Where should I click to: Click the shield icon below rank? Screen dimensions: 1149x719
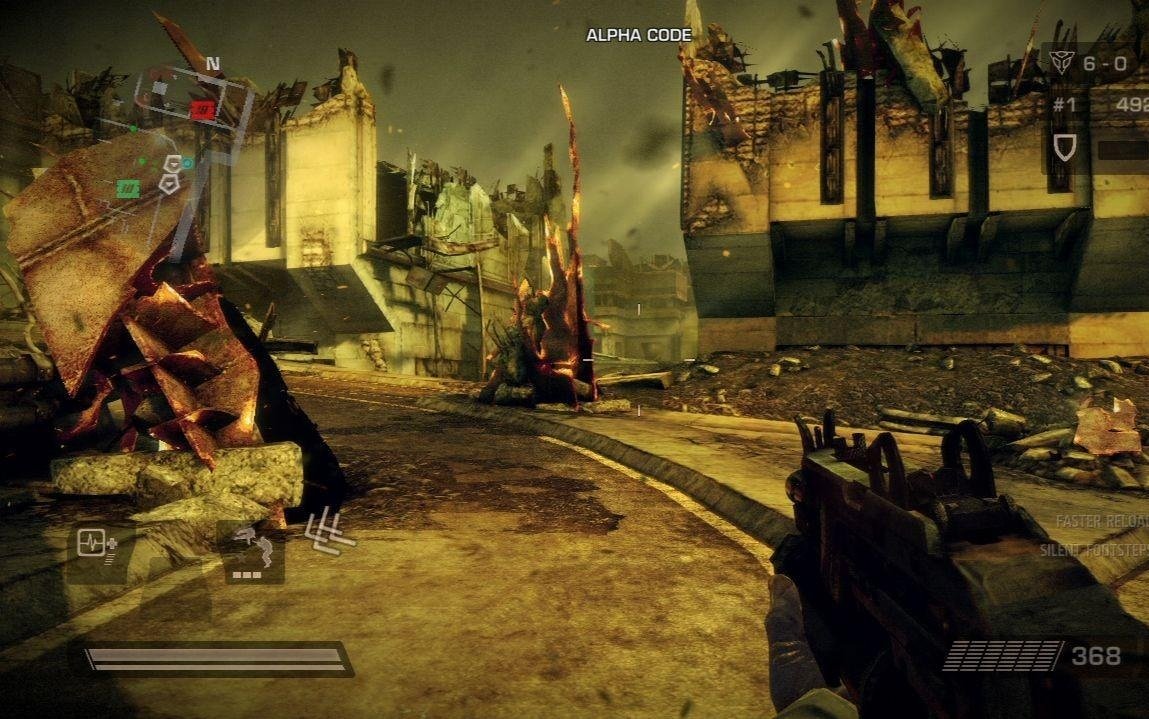[x=1065, y=148]
